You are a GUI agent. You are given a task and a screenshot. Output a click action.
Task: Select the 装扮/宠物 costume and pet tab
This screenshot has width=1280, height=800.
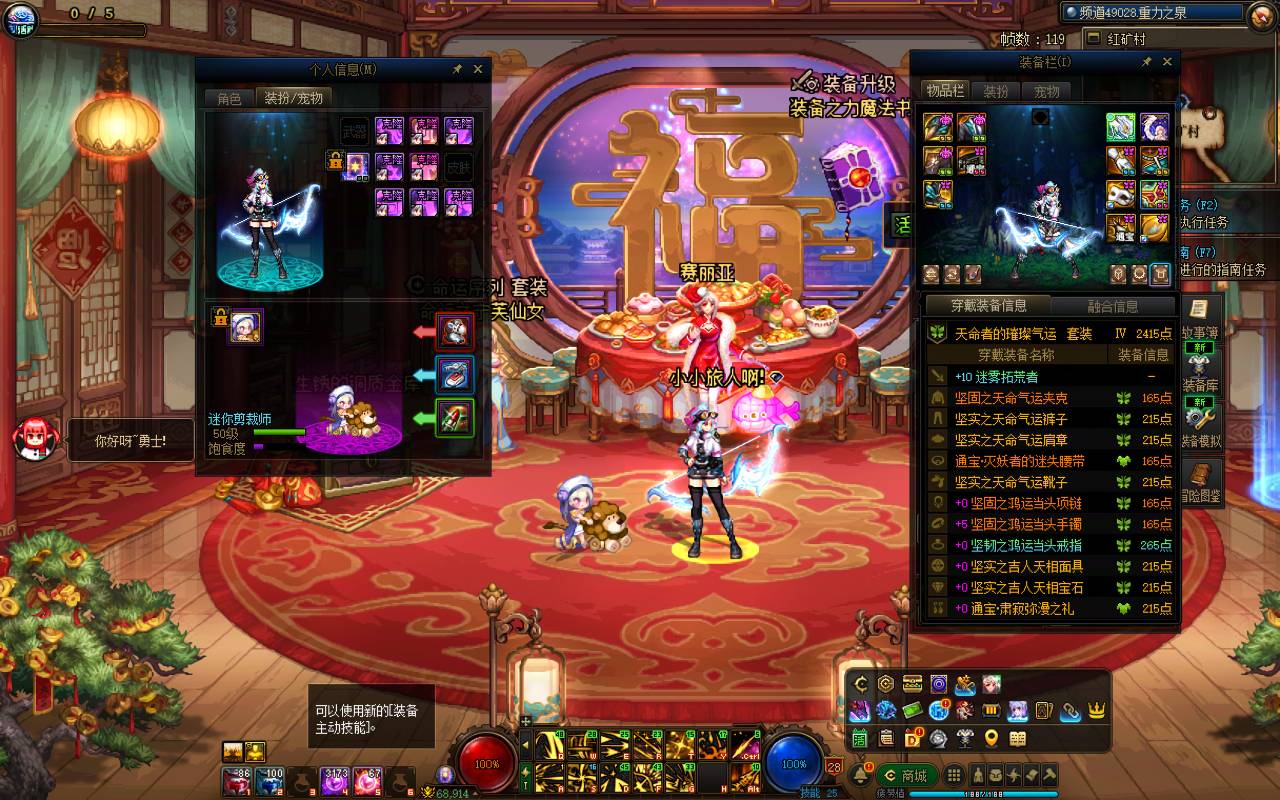[x=293, y=98]
